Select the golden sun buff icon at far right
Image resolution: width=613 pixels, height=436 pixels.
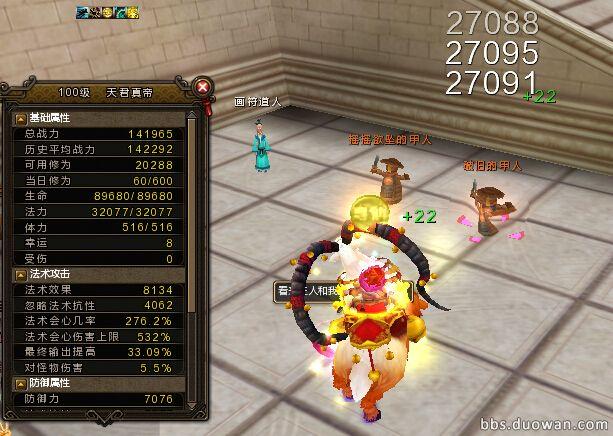pyautogui.click(x=133, y=12)
